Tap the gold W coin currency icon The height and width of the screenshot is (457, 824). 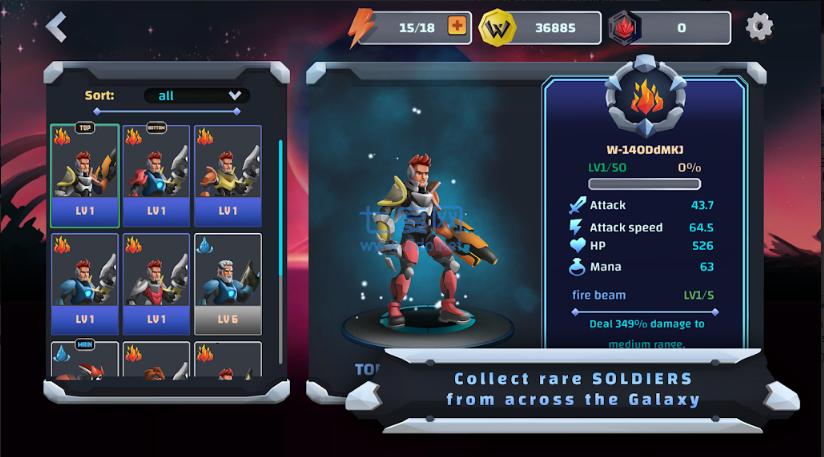point(497,28)
